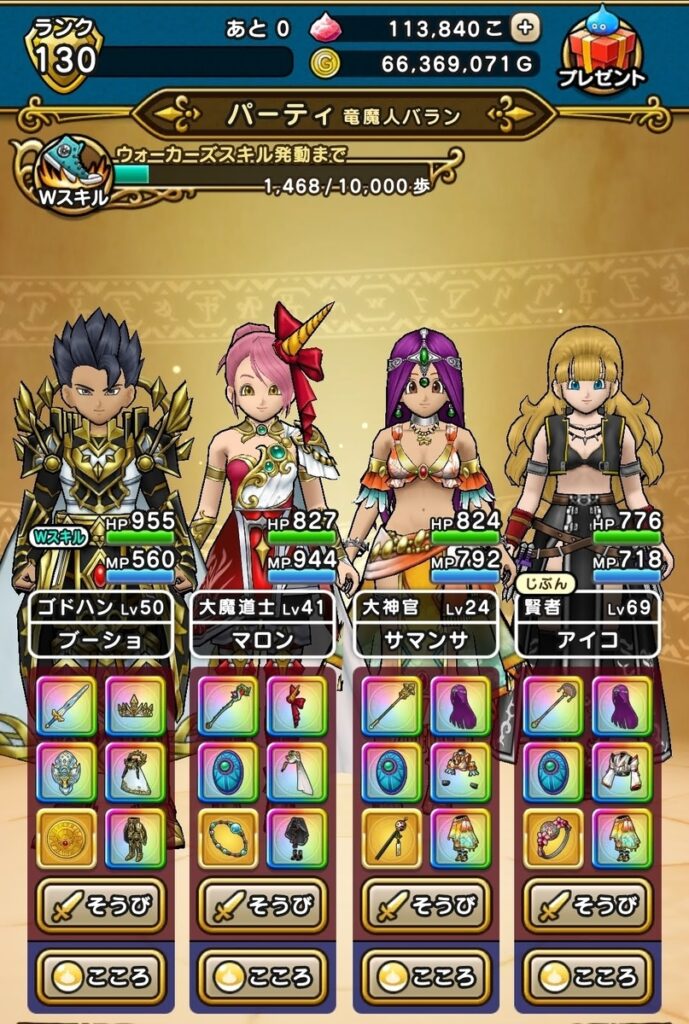Select ブーショ's sword weapon slot
The image size is (689, 1024).
(x=67, y=706)
